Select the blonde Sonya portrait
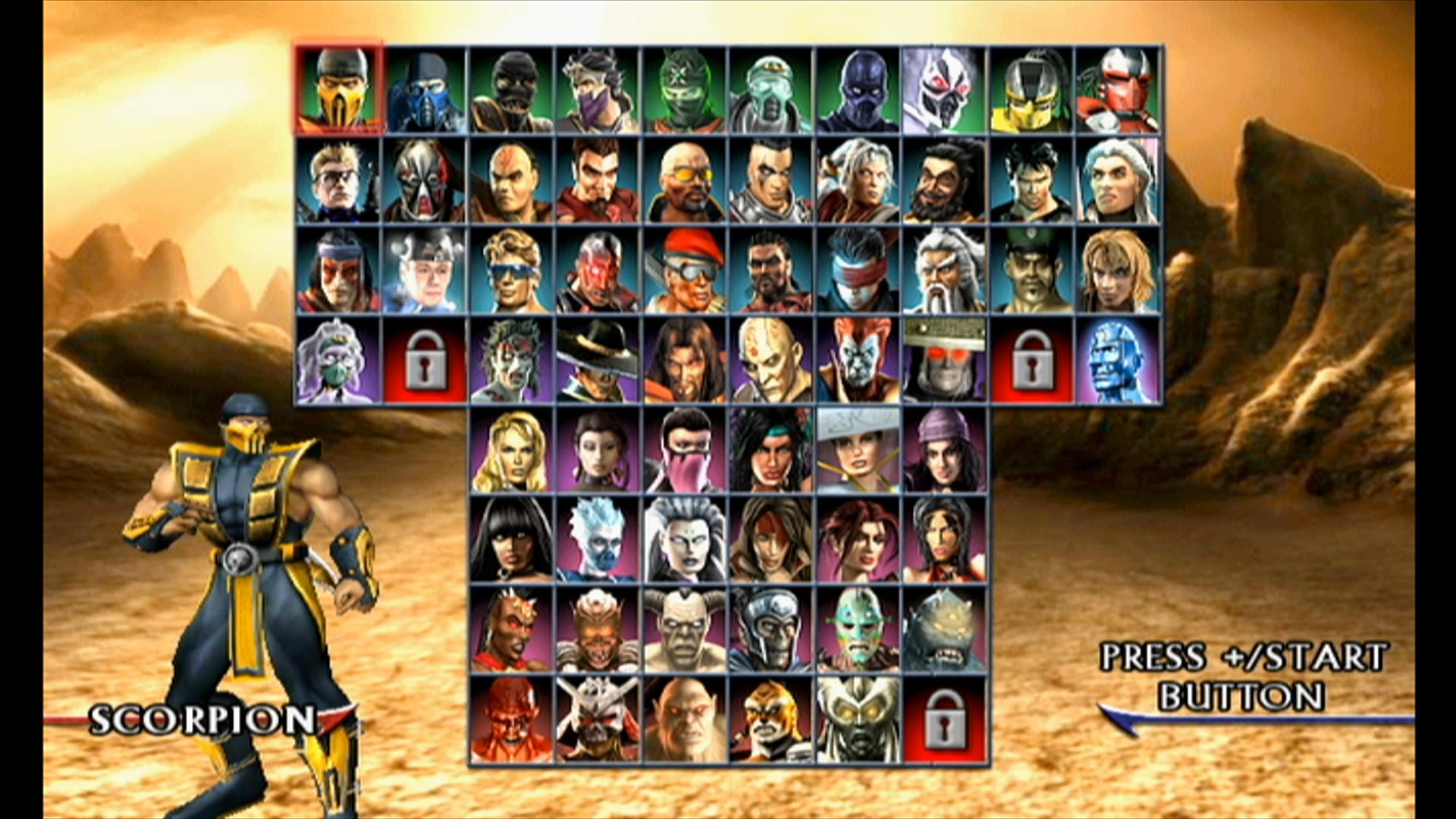 click(x=511, y=450)
